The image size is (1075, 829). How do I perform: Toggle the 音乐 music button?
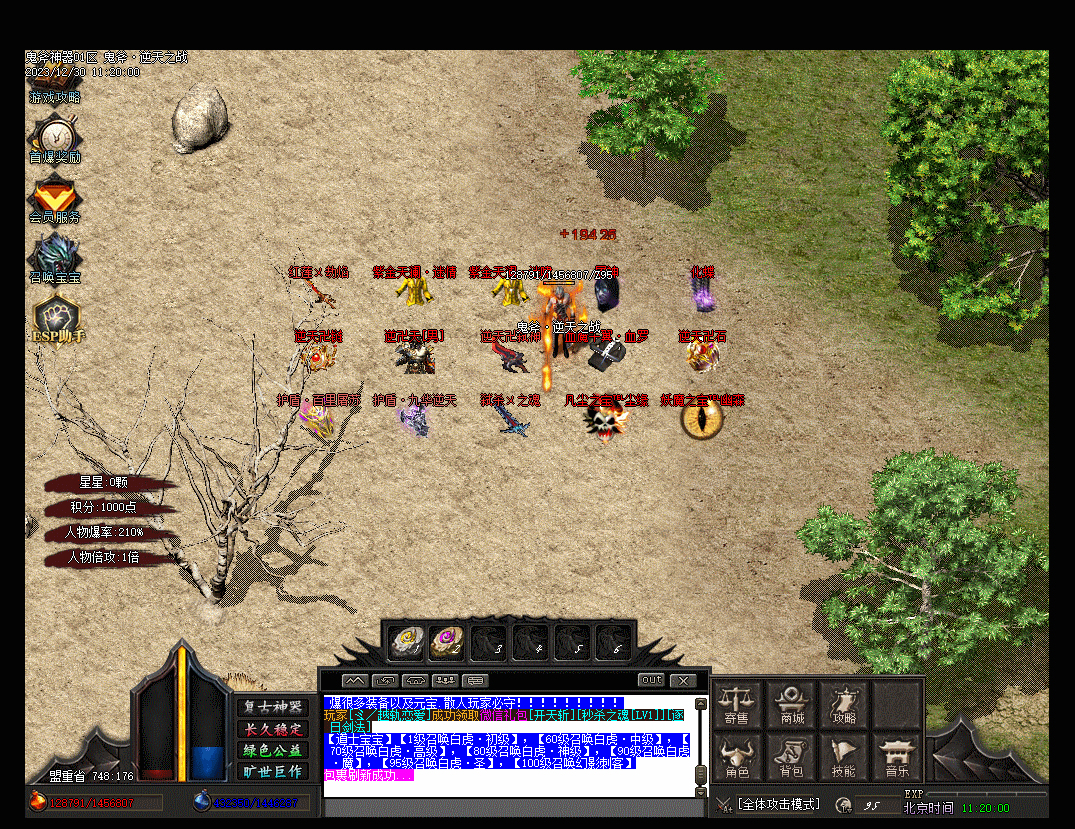(897, 757)
